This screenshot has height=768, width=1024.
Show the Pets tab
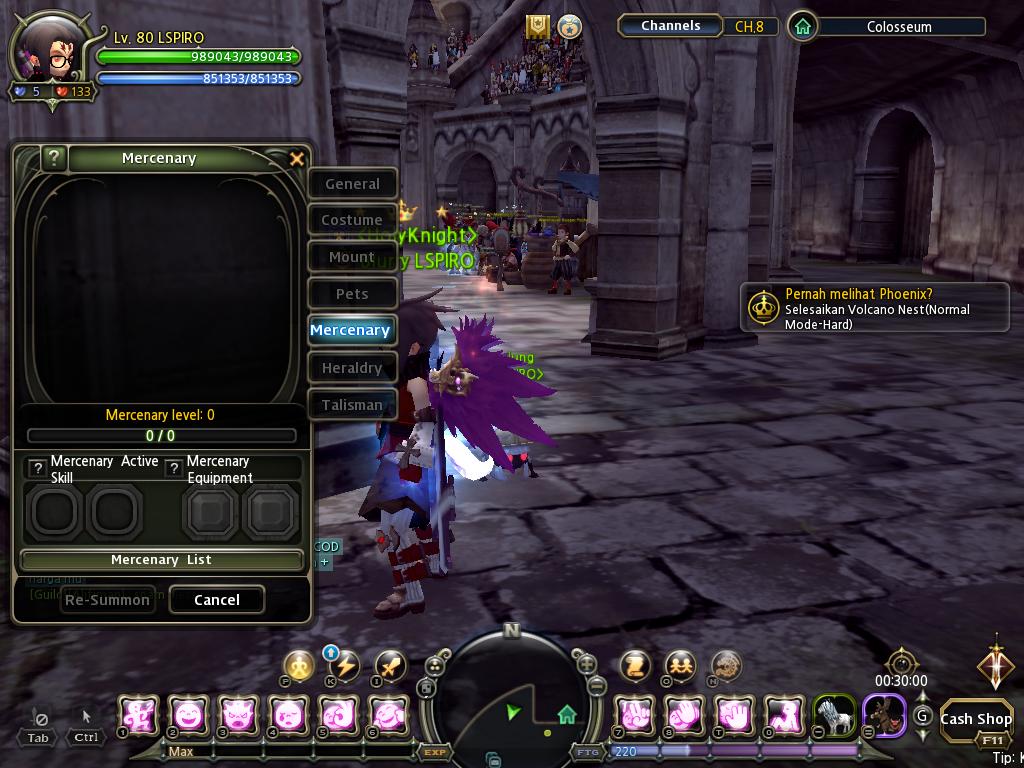click(352, 294)
